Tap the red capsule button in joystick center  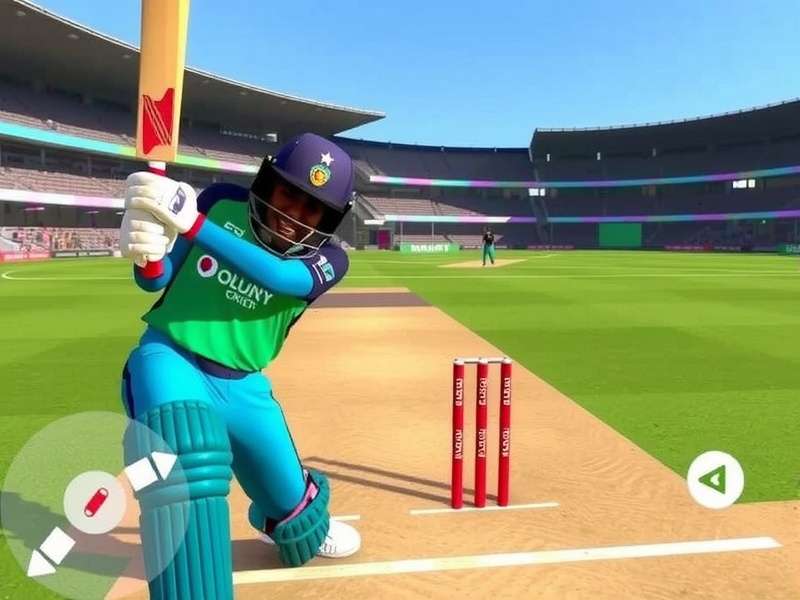(x=95, y=501)
